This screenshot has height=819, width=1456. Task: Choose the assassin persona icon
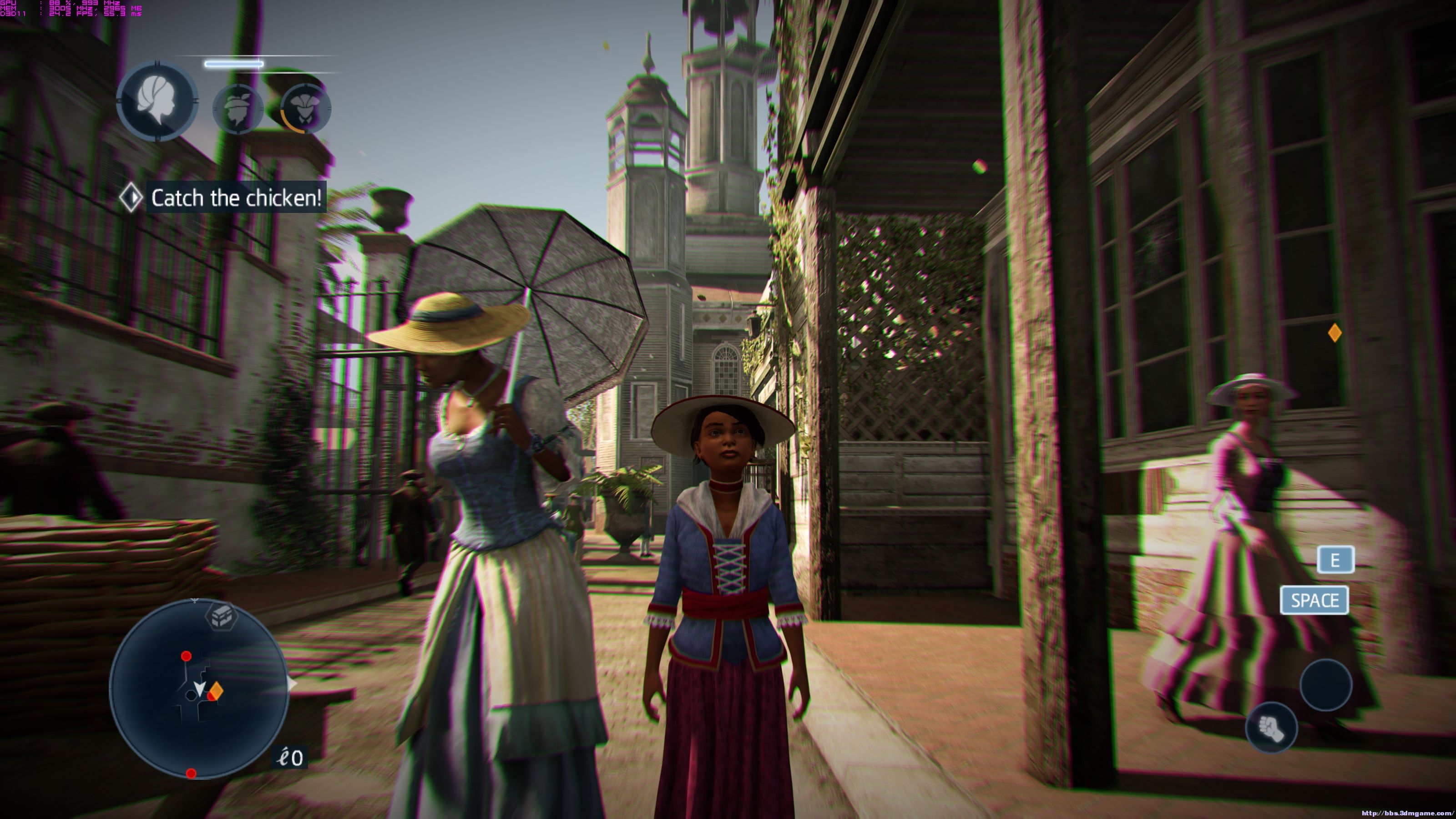coord(306,109)
